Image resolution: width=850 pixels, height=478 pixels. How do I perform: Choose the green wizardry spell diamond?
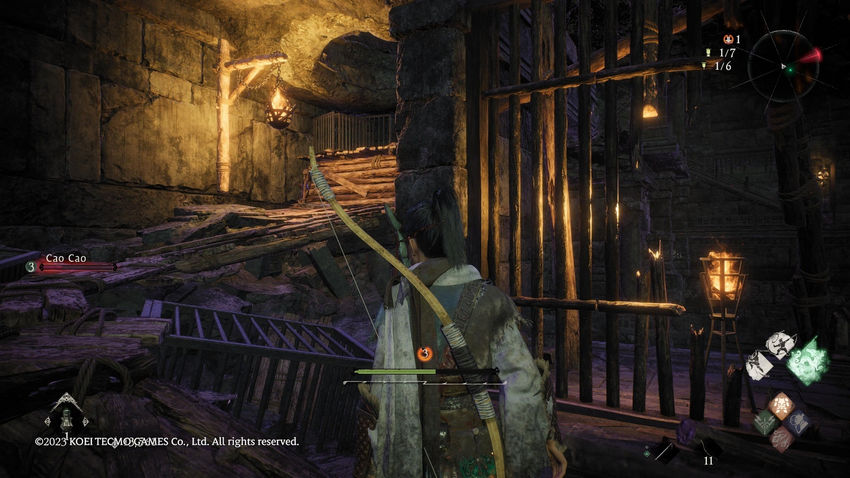coord(764,423)
